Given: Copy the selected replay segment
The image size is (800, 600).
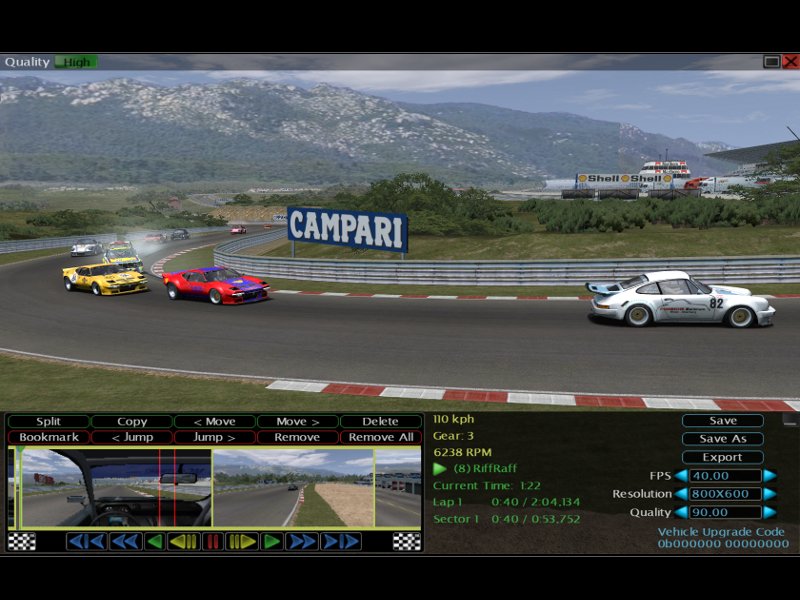Looking at the screenshot, I should click(x=131, y=422).
